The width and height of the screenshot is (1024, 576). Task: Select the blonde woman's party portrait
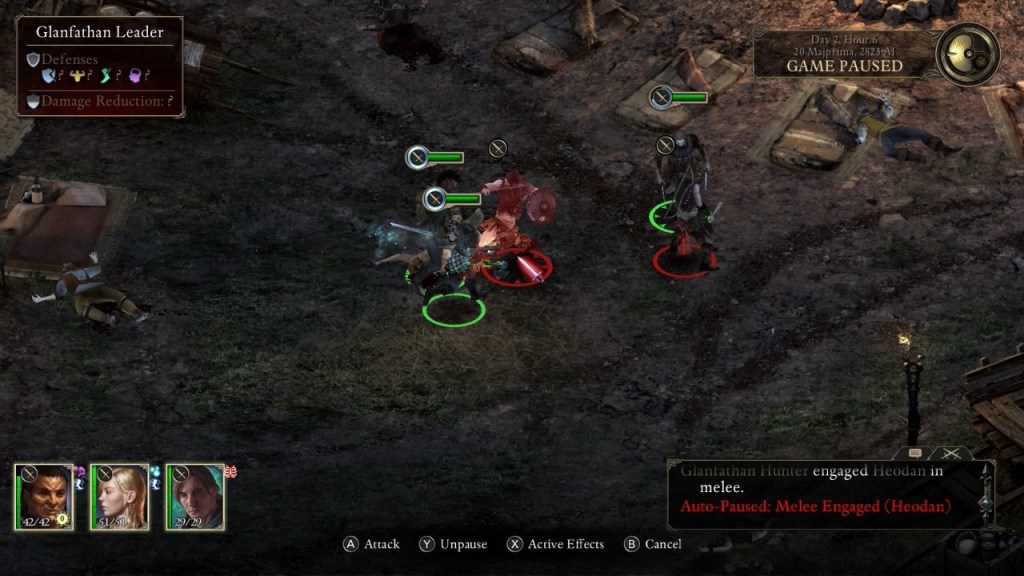click(119, 496)
